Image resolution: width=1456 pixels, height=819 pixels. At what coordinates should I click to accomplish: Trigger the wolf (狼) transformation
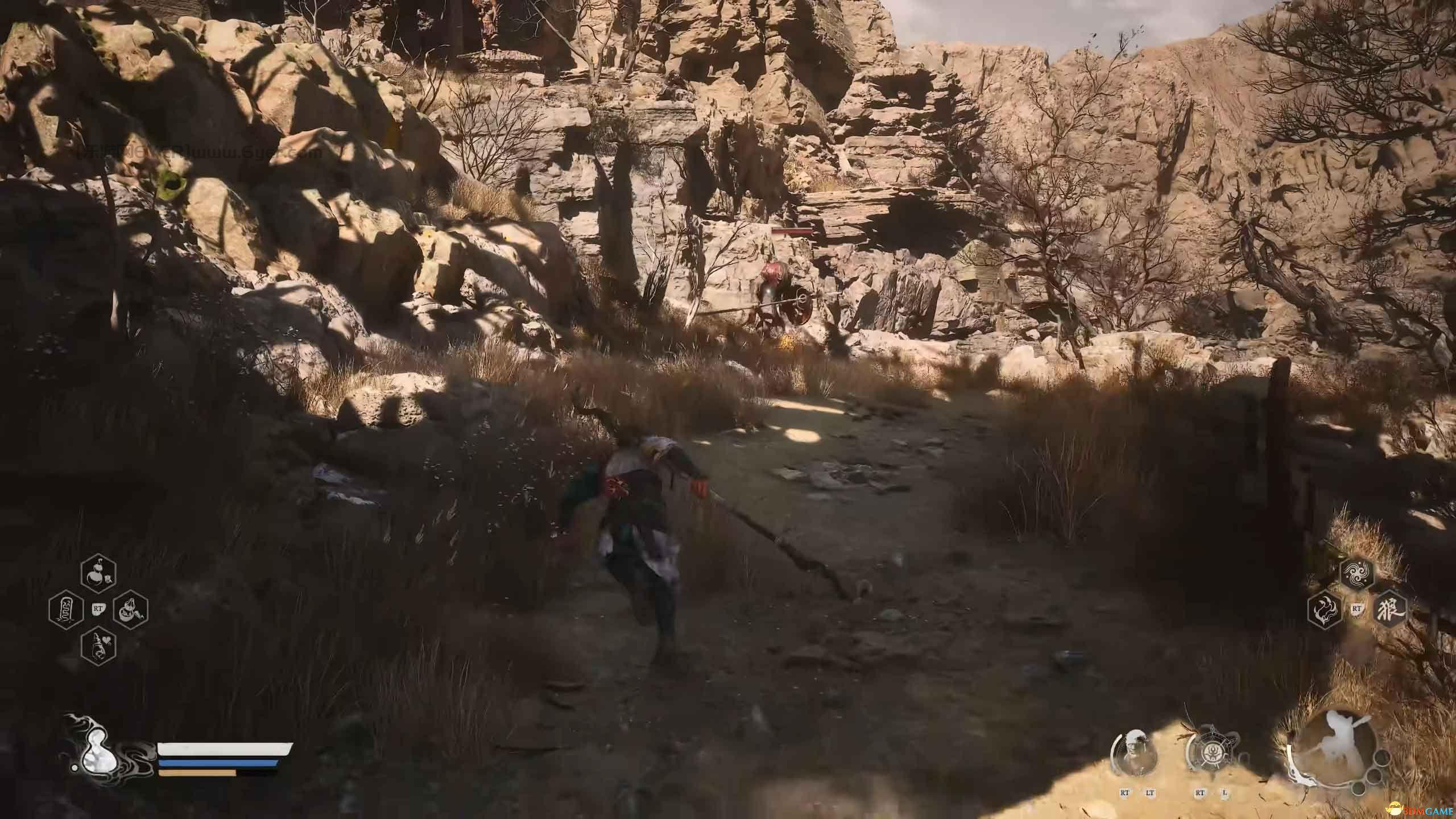tap(1389, 610)
